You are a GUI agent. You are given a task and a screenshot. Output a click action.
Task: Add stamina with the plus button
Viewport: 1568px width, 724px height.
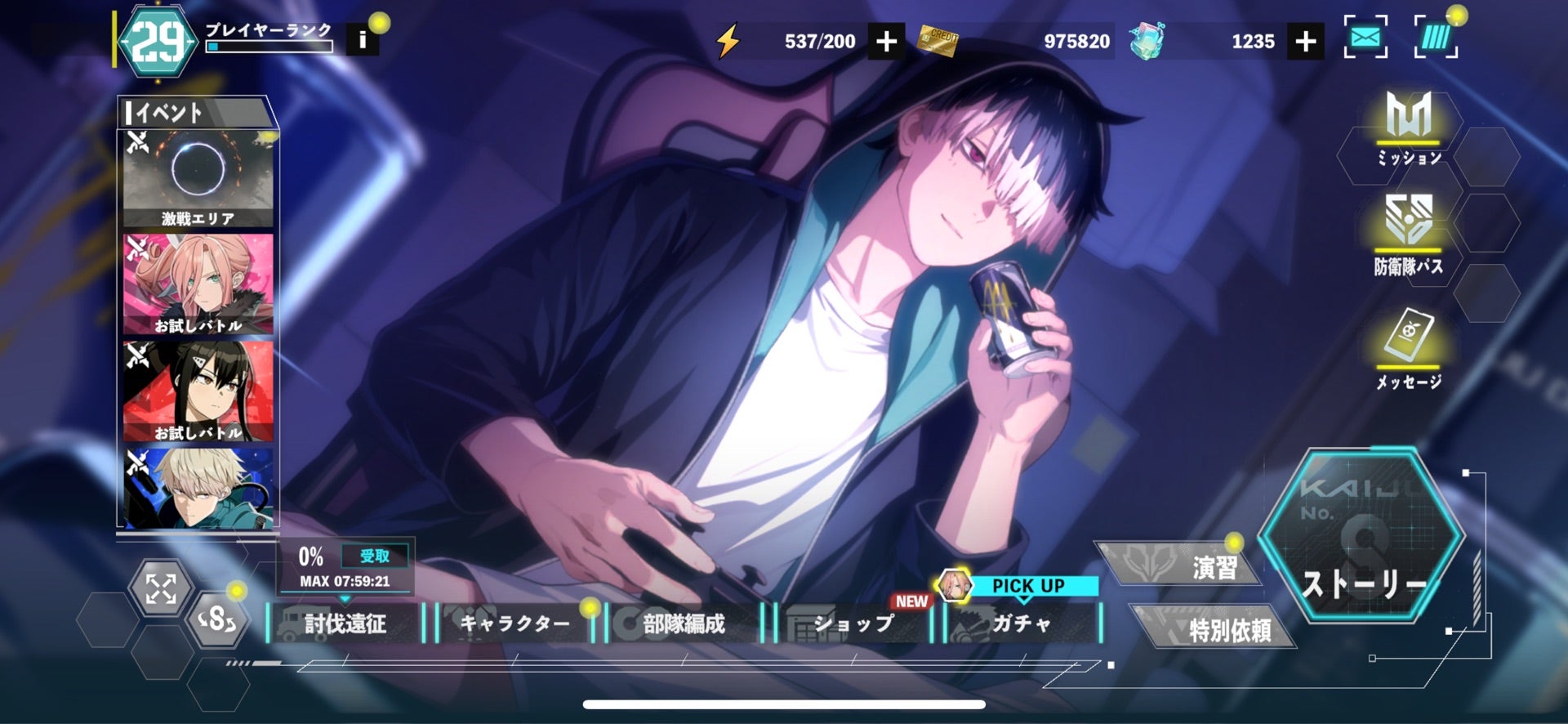pyautogui.click(x=886, y=41)
